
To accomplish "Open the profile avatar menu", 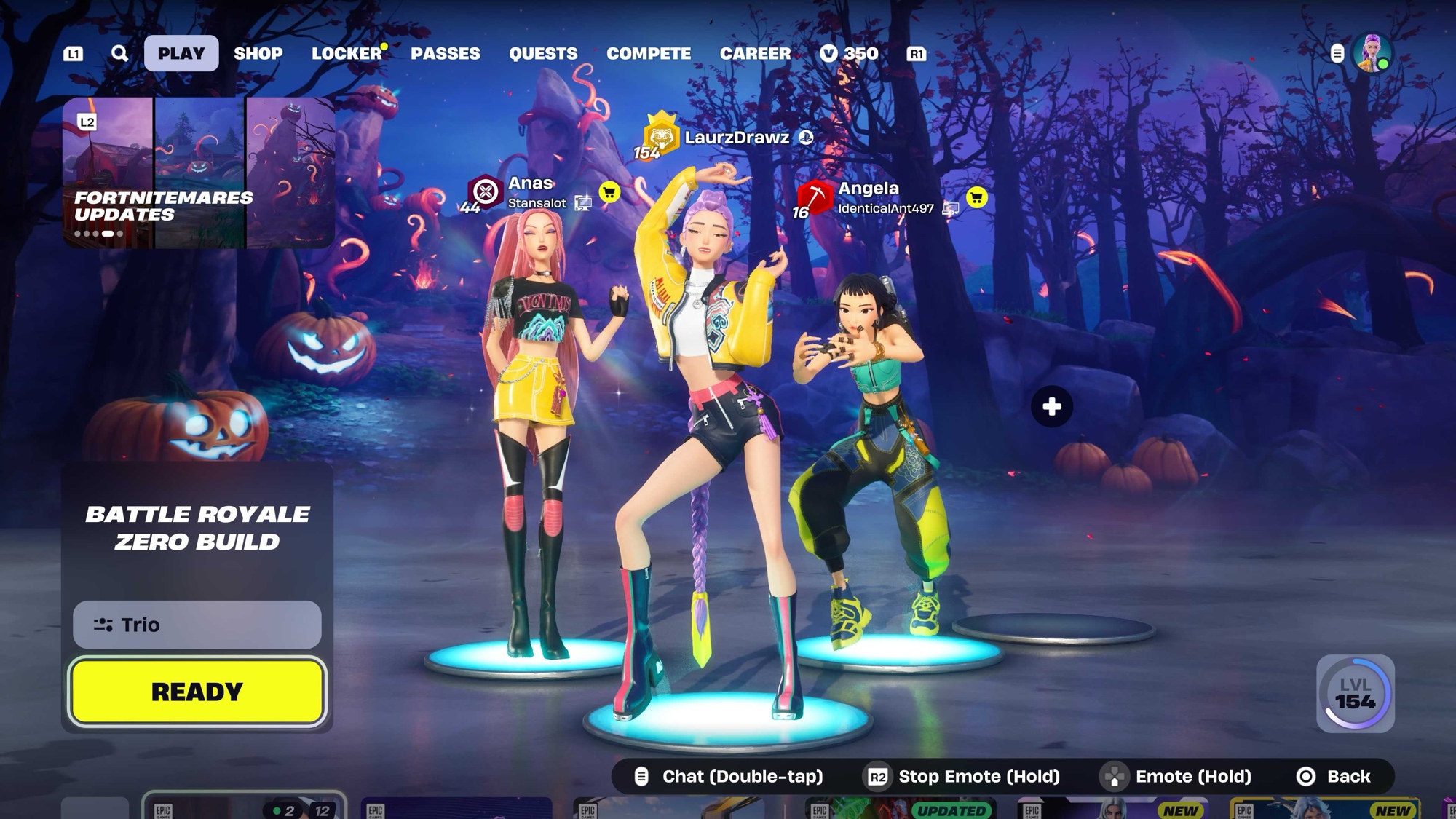I will pos(1372,53).
